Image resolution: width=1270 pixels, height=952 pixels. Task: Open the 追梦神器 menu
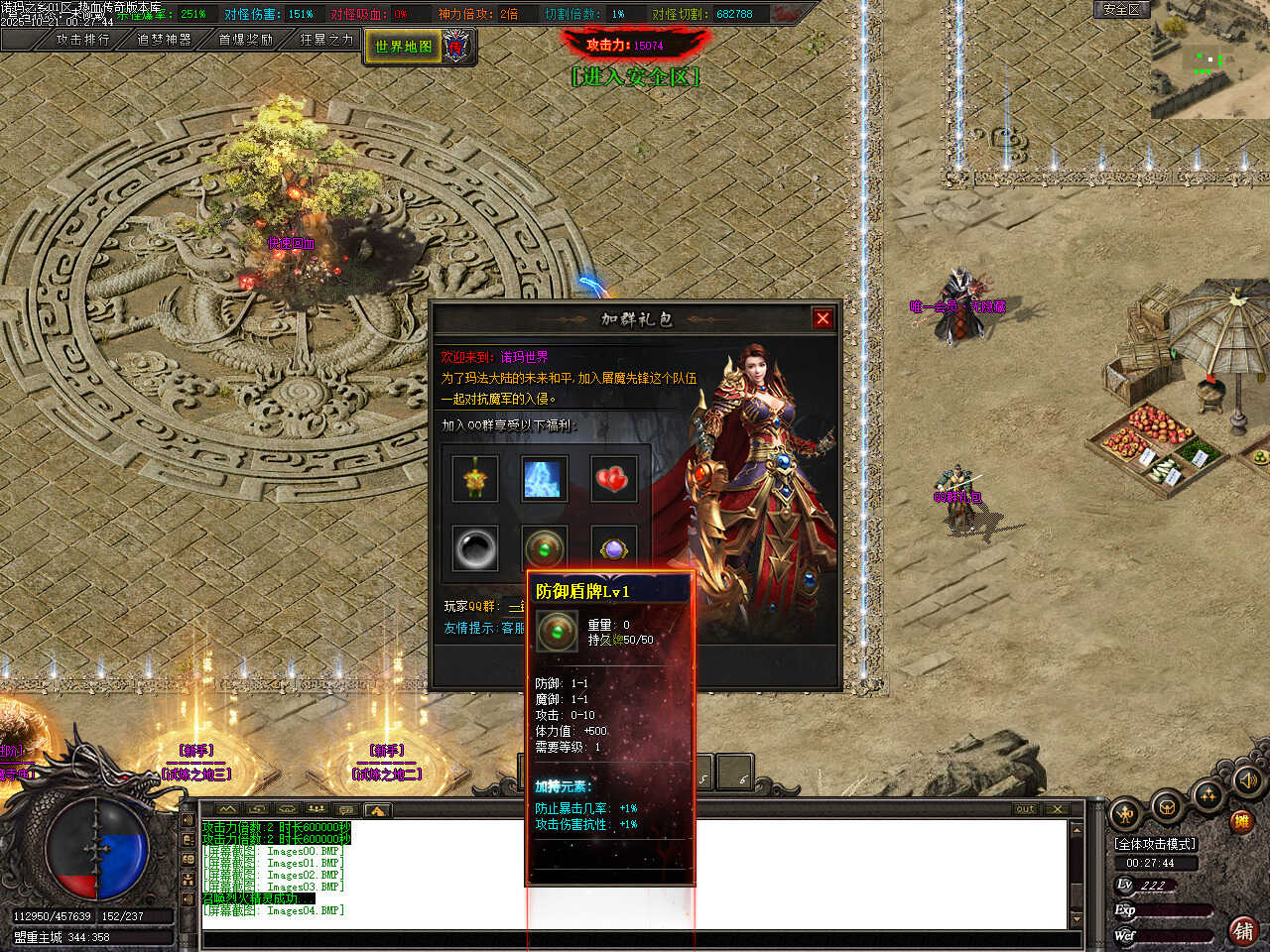[164, 40]
